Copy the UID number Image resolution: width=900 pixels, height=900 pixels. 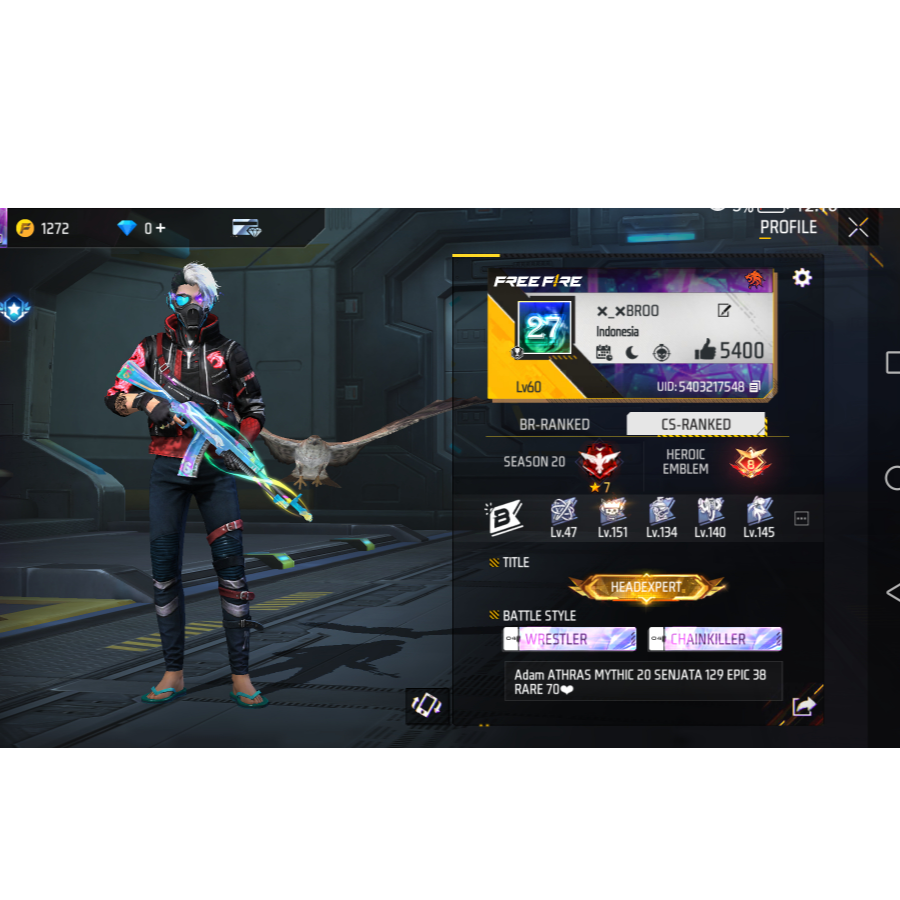755,387
